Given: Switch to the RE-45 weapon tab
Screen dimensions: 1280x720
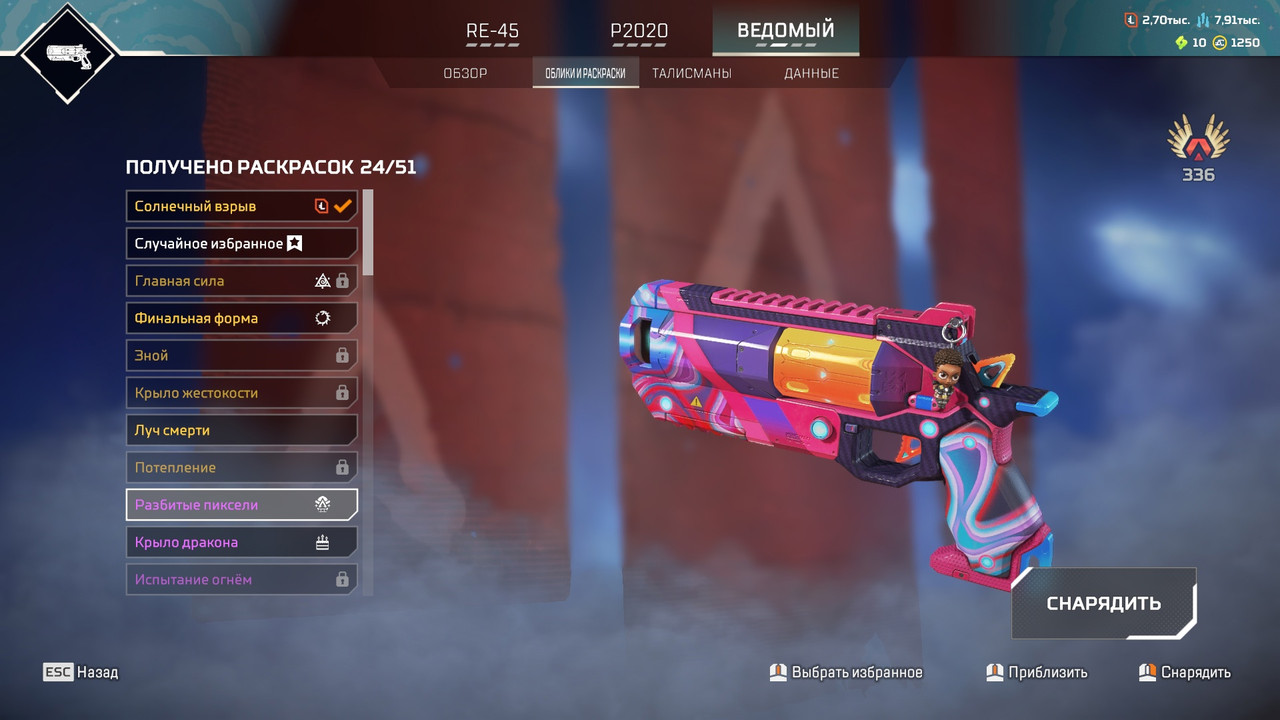Looking at the screenshot, I should 493,31.
